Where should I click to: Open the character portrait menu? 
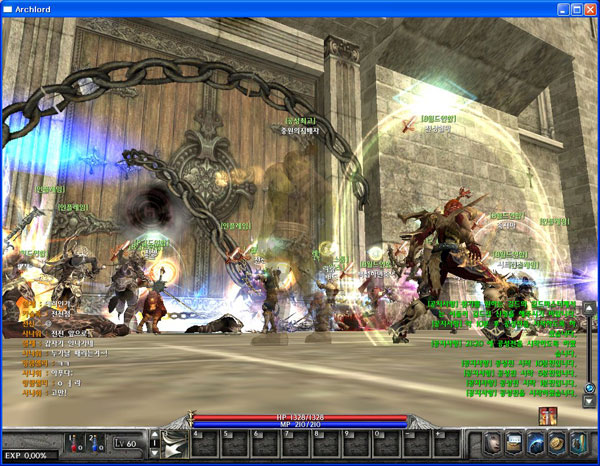pyautogui.click(x=491, y=443)
